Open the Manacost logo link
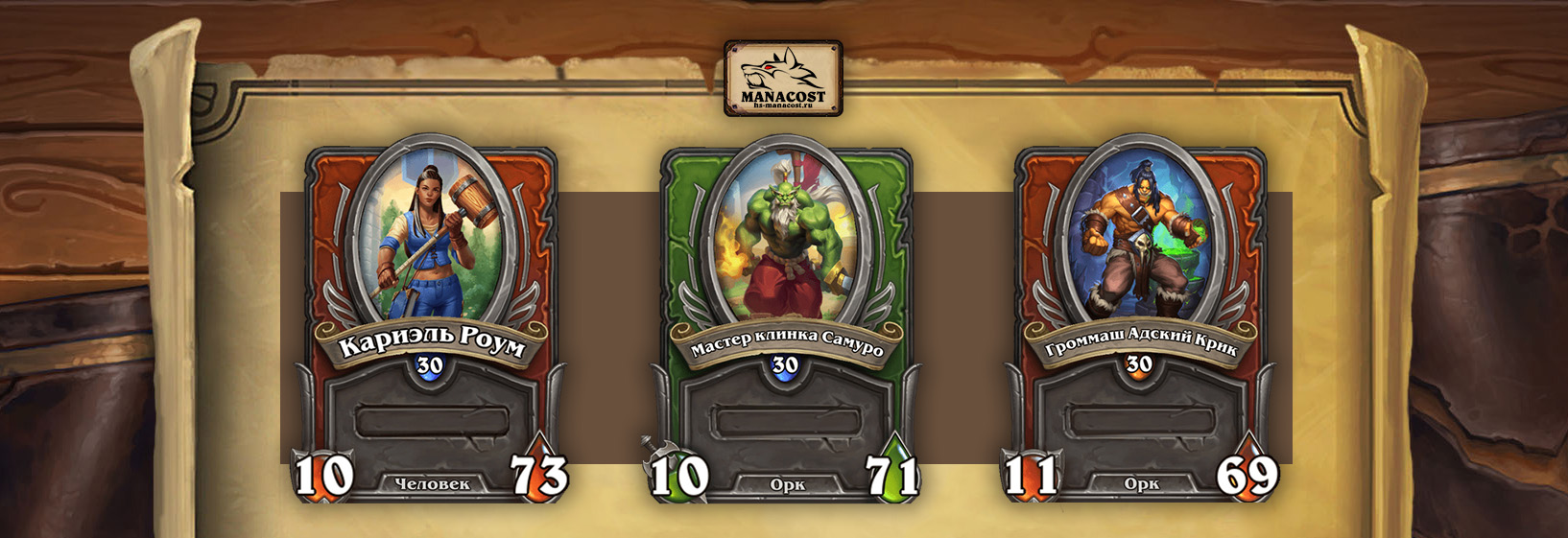The height and width of the screenshot is (538, 1568). point(783,78)
